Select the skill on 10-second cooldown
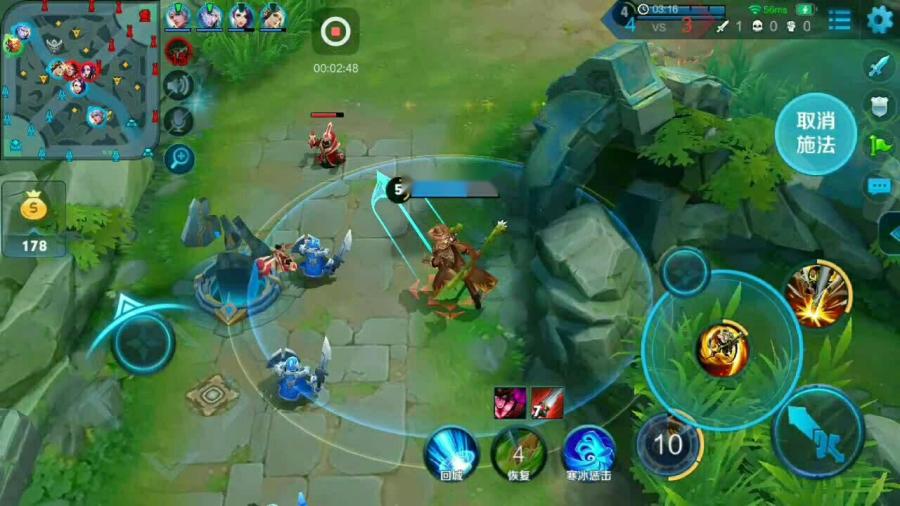 [668, 443]
